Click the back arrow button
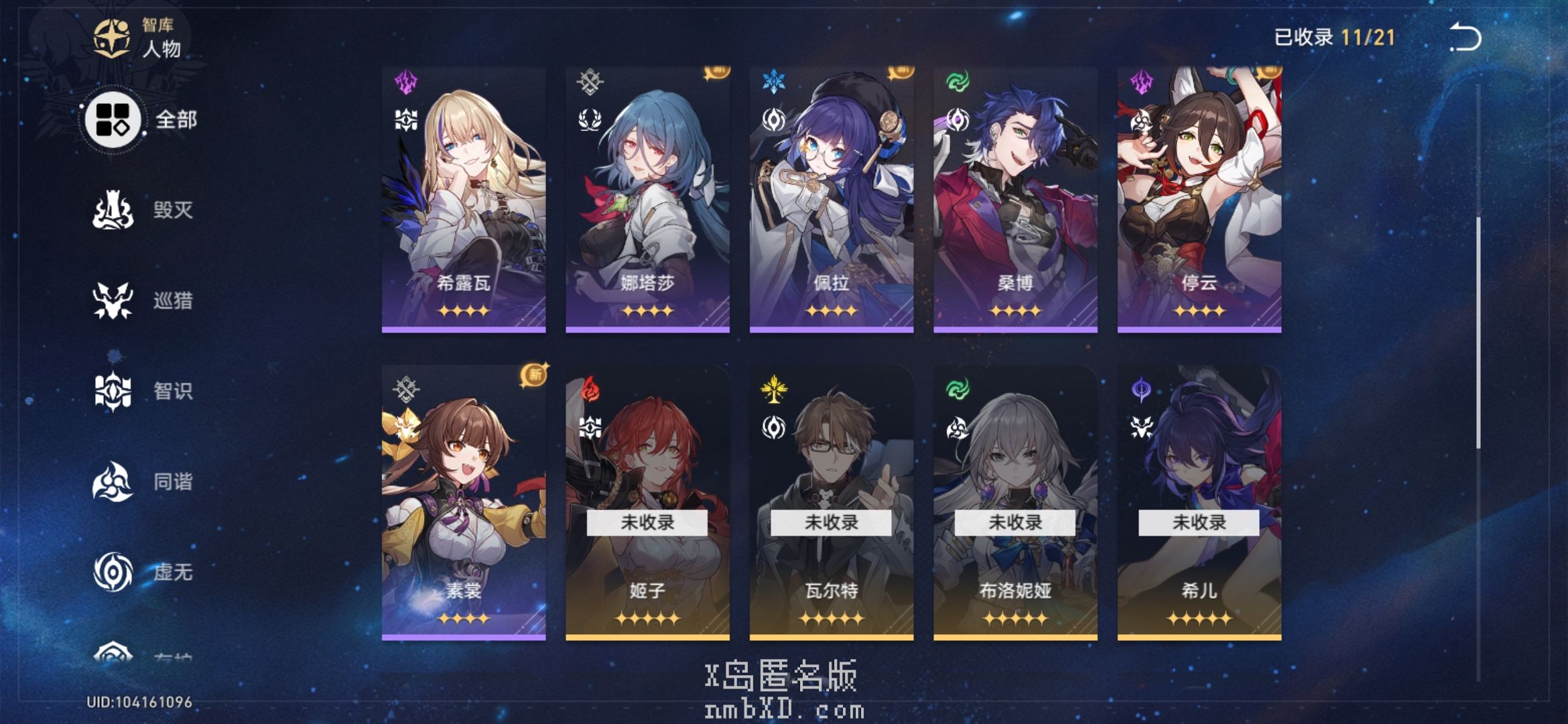This screenshot has width=1568, height=724. point(1465,38)
